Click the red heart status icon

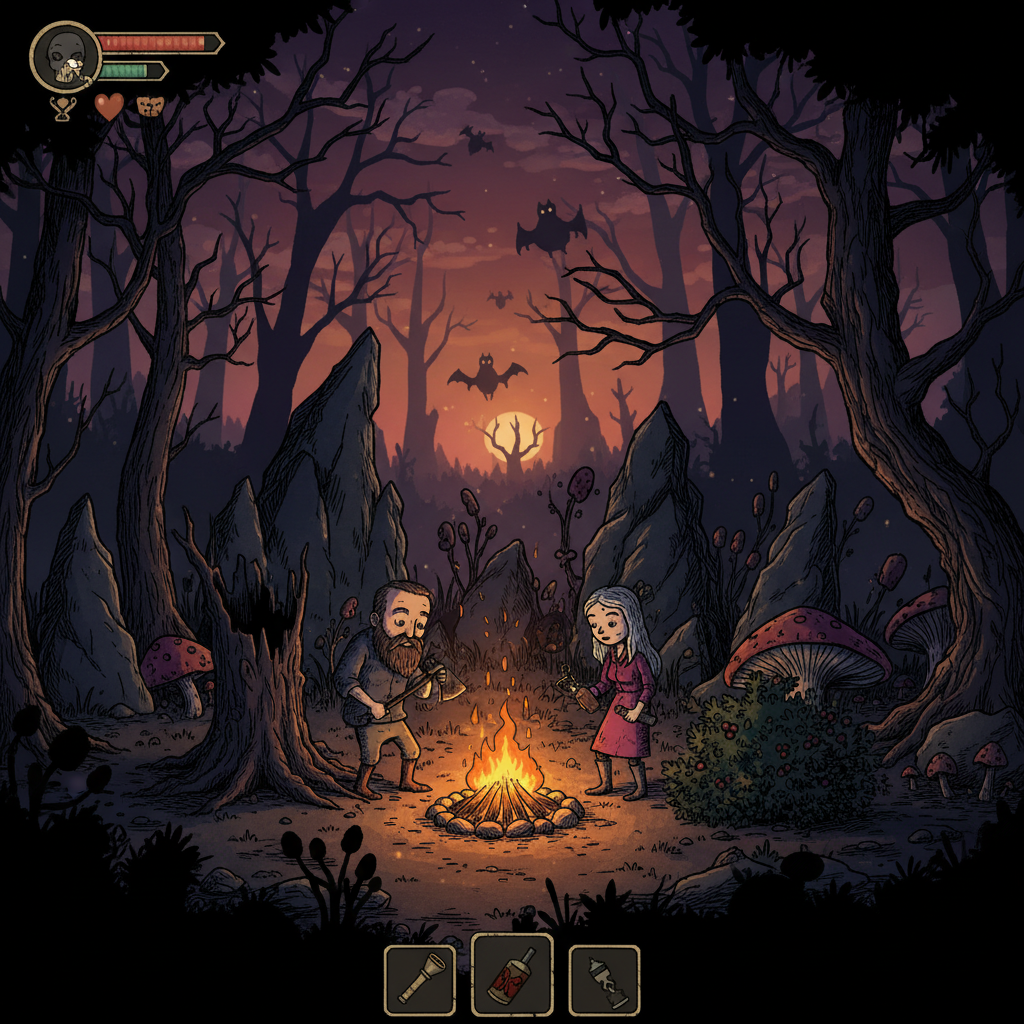(109, 106)
